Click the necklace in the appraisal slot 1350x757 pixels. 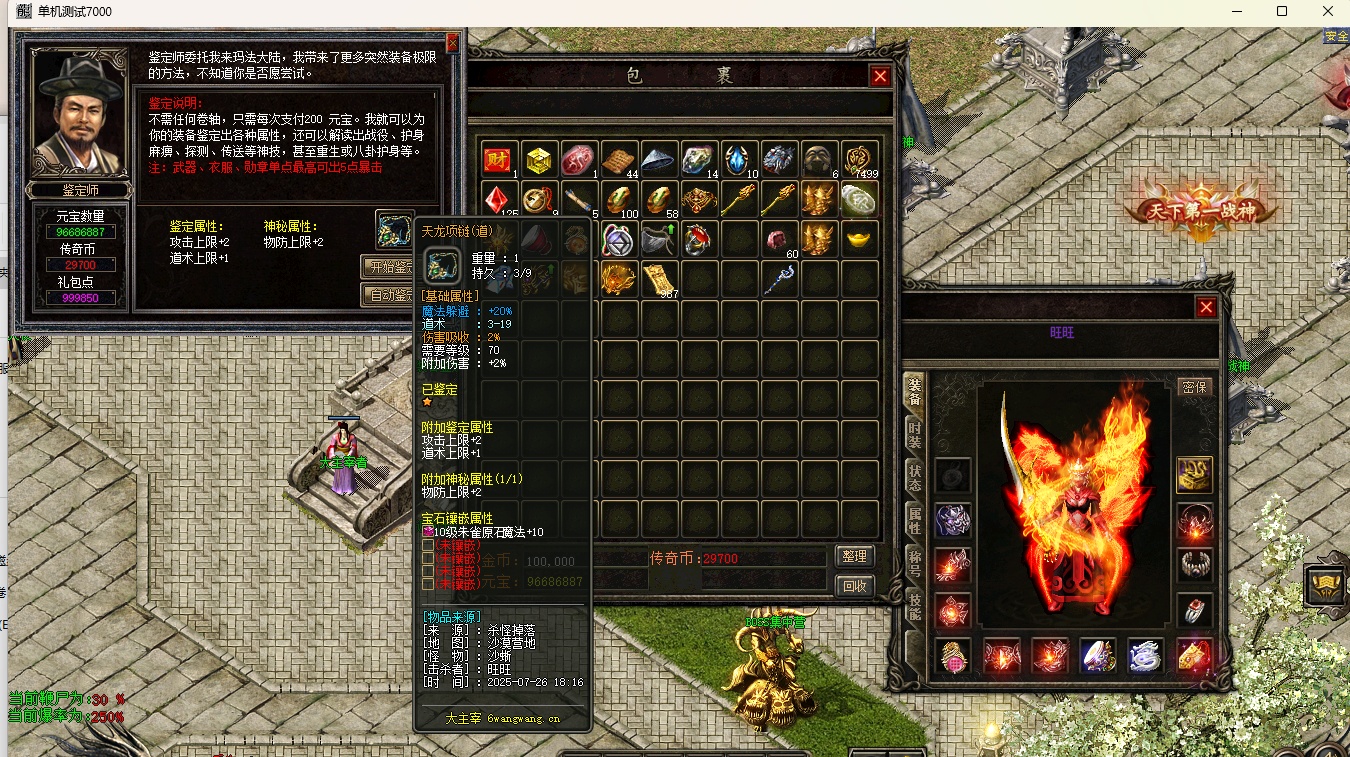[x=395, y=230]
